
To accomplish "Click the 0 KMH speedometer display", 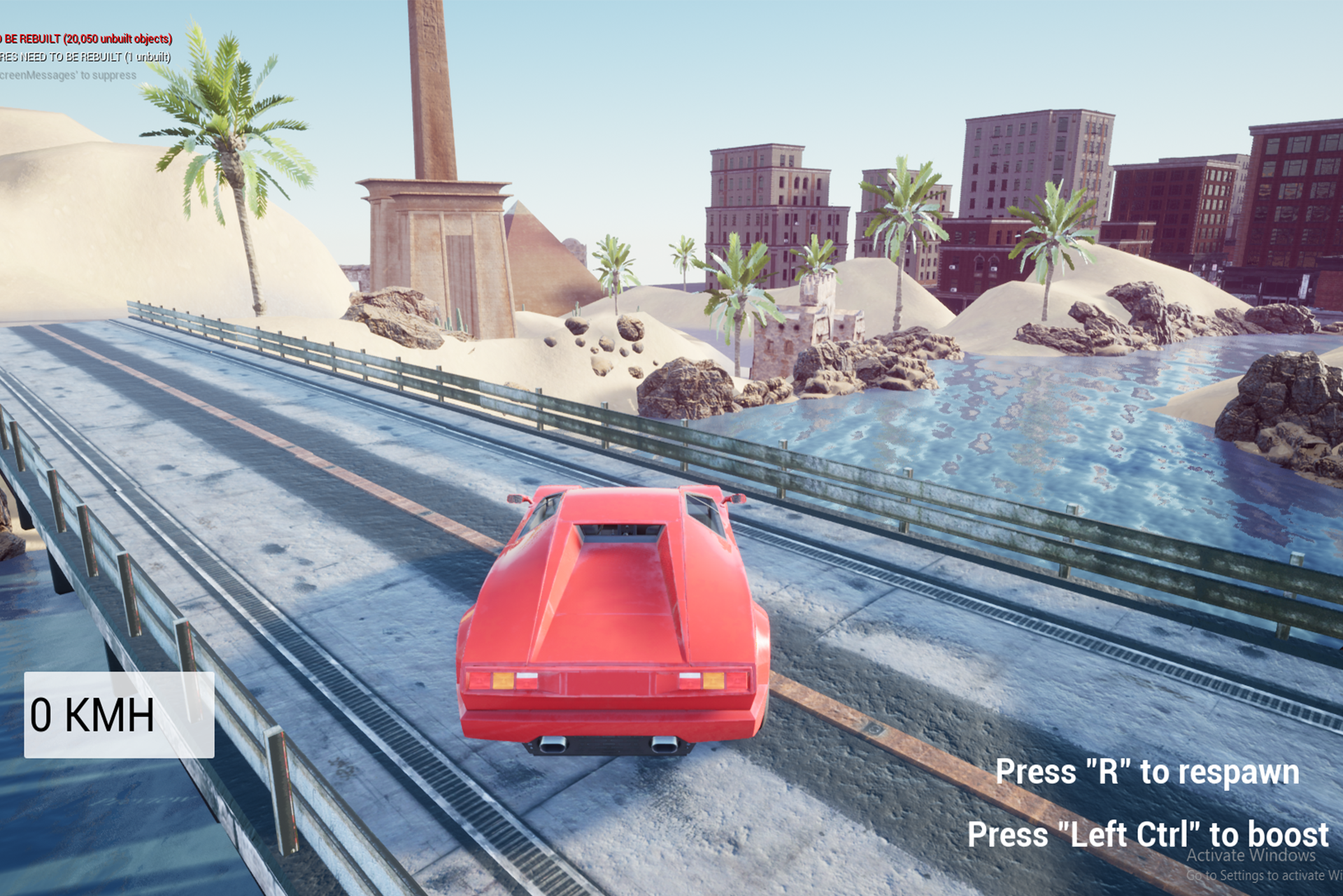I will point(91,715).
